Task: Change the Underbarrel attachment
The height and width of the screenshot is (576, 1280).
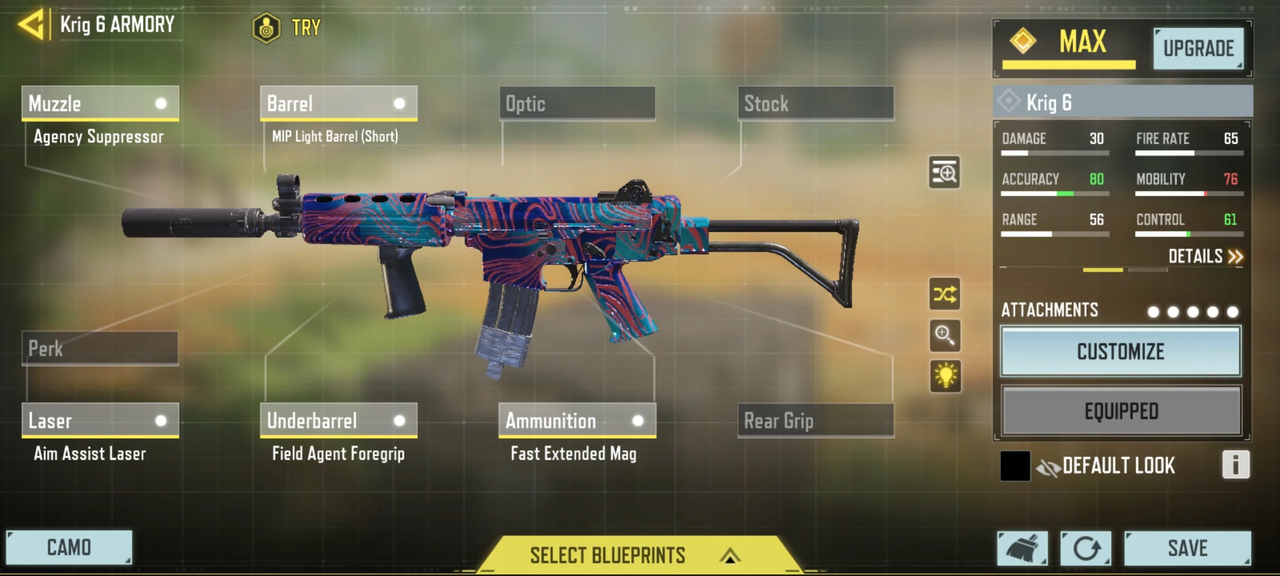Action: pos(338,421)
